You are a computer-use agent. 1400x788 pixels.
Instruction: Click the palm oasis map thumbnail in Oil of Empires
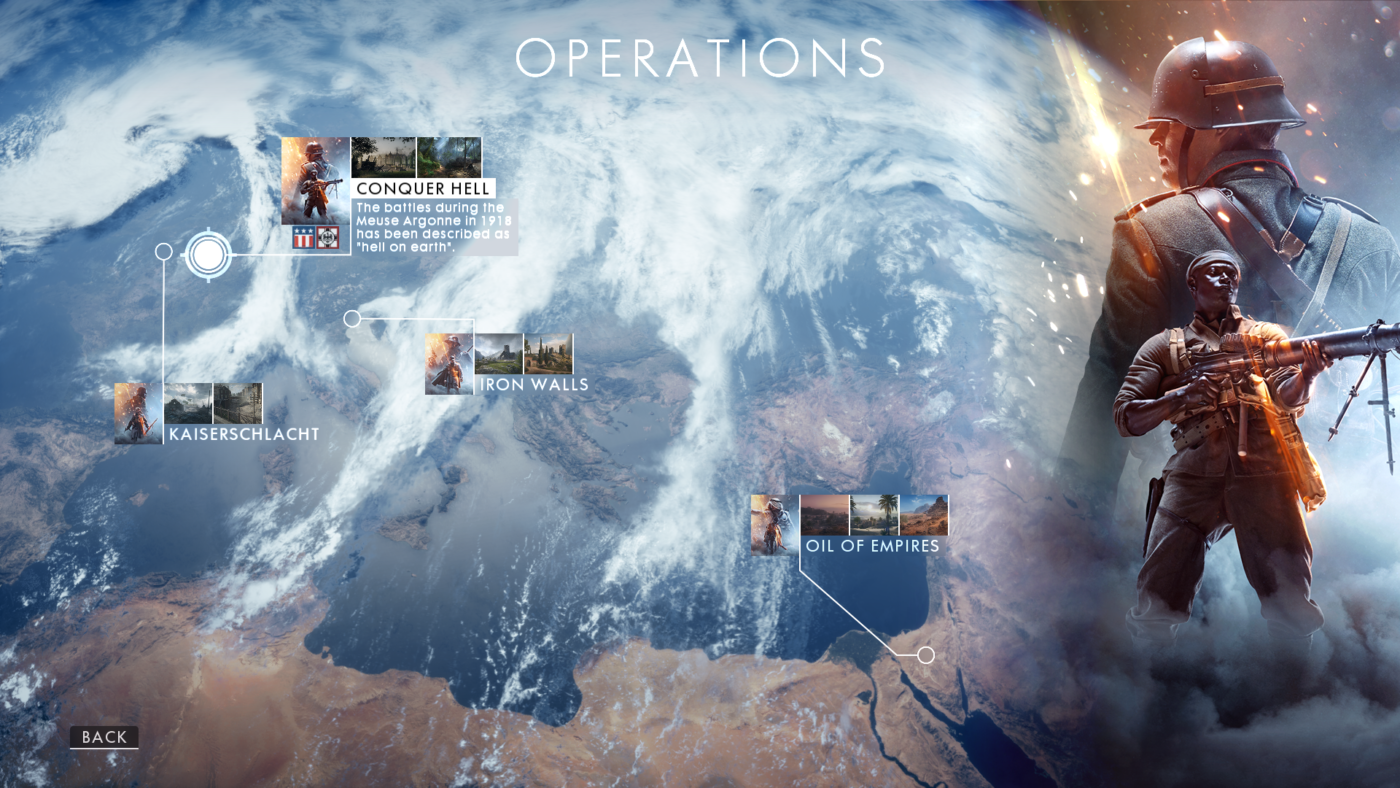[874, 515]
